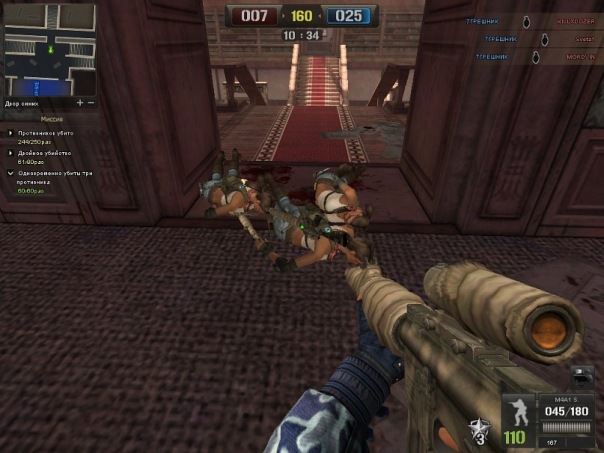Expand the double kill mission entry
Image resolution: width=604 pixels, height=453 pixels.
[x=10, y=153]
